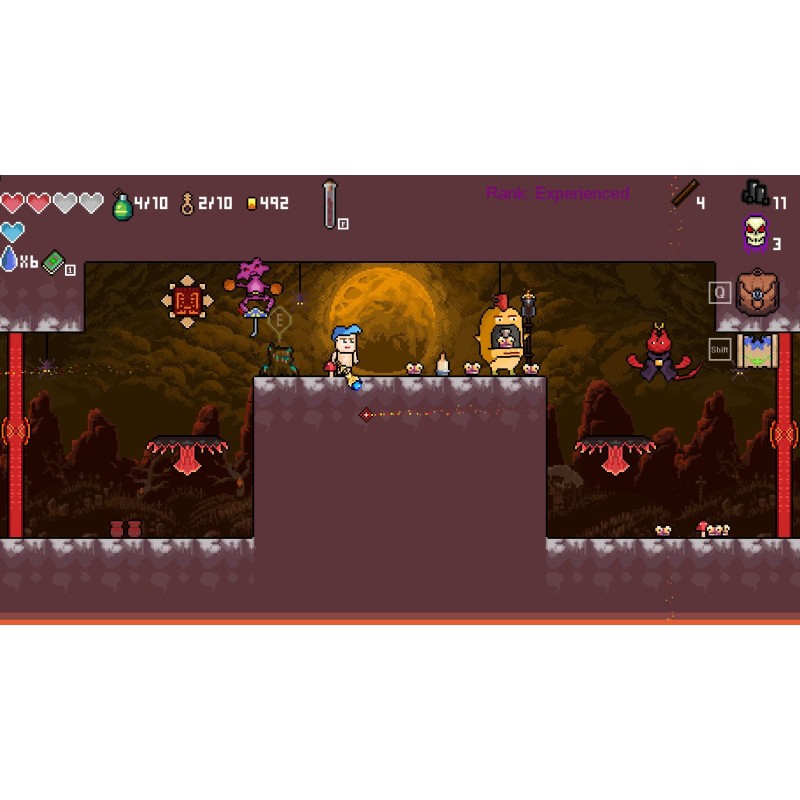
Task: Click the purple skull icon
Action: tap(755, 234)
